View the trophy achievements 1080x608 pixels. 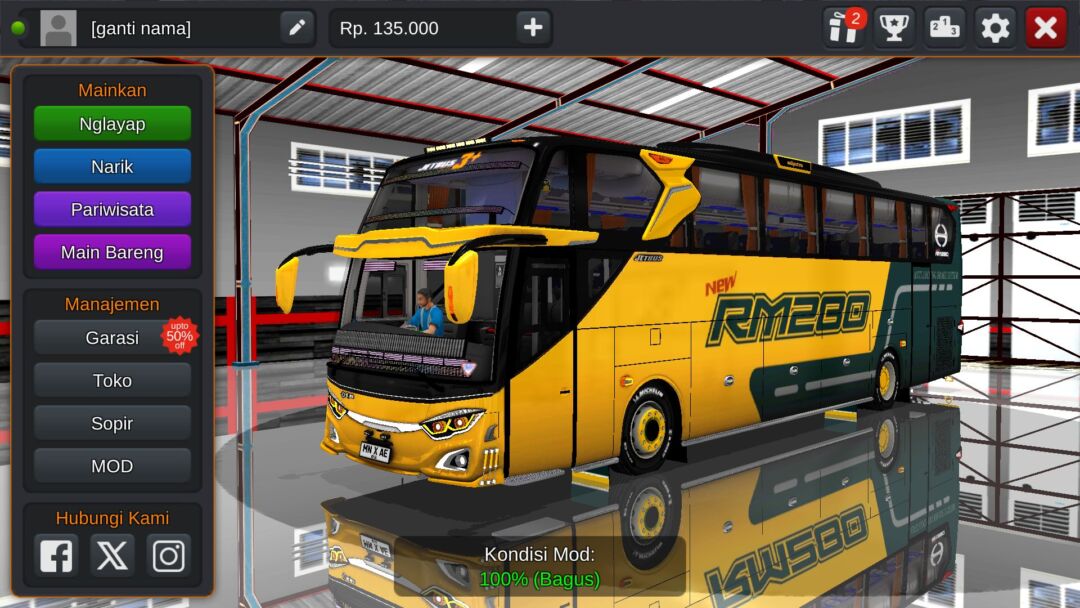894,28
